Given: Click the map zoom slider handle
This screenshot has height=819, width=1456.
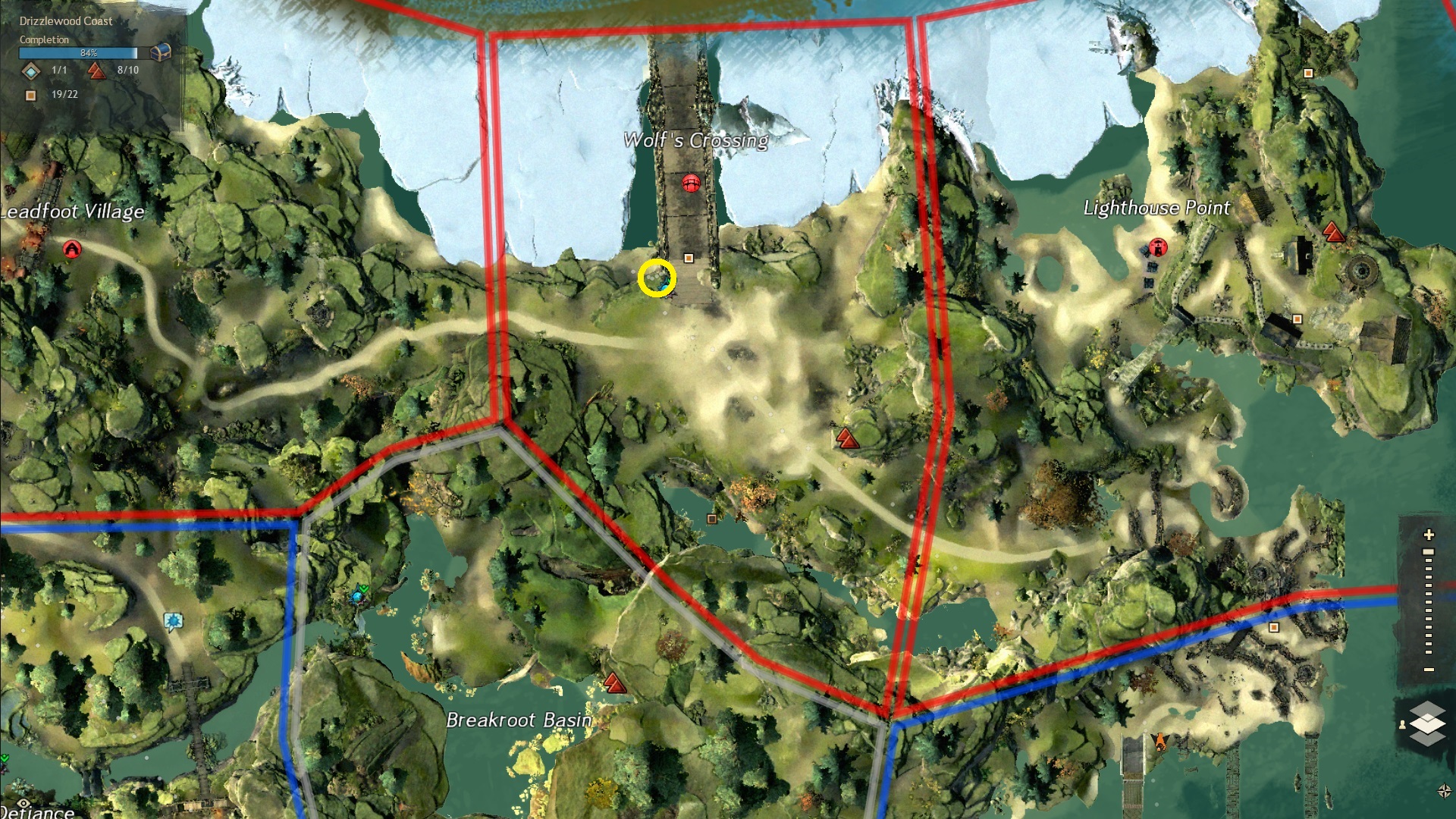Looking at the screenshot, I should (1429, 552).
